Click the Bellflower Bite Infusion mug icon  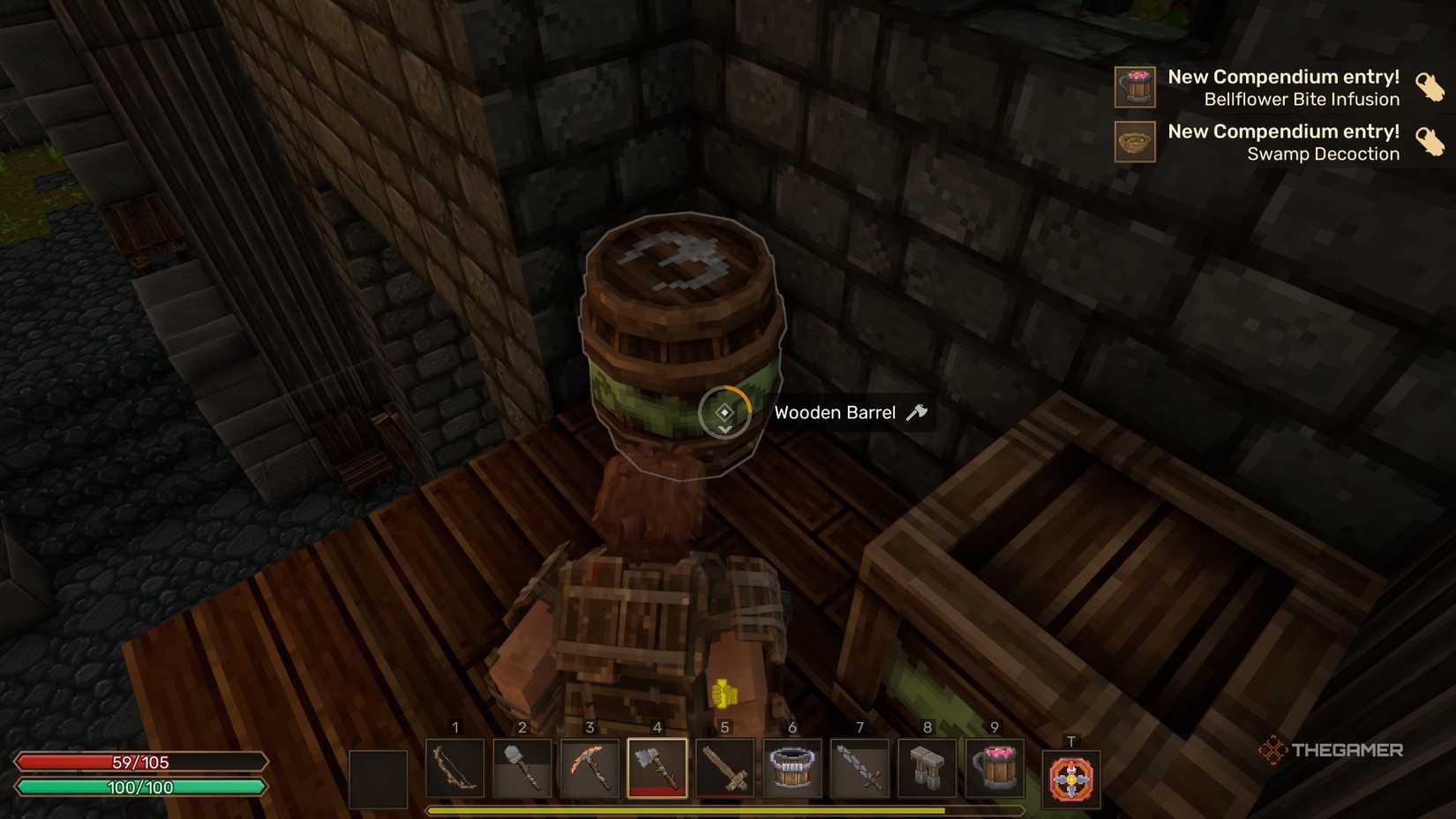[x=1136, y=87]
